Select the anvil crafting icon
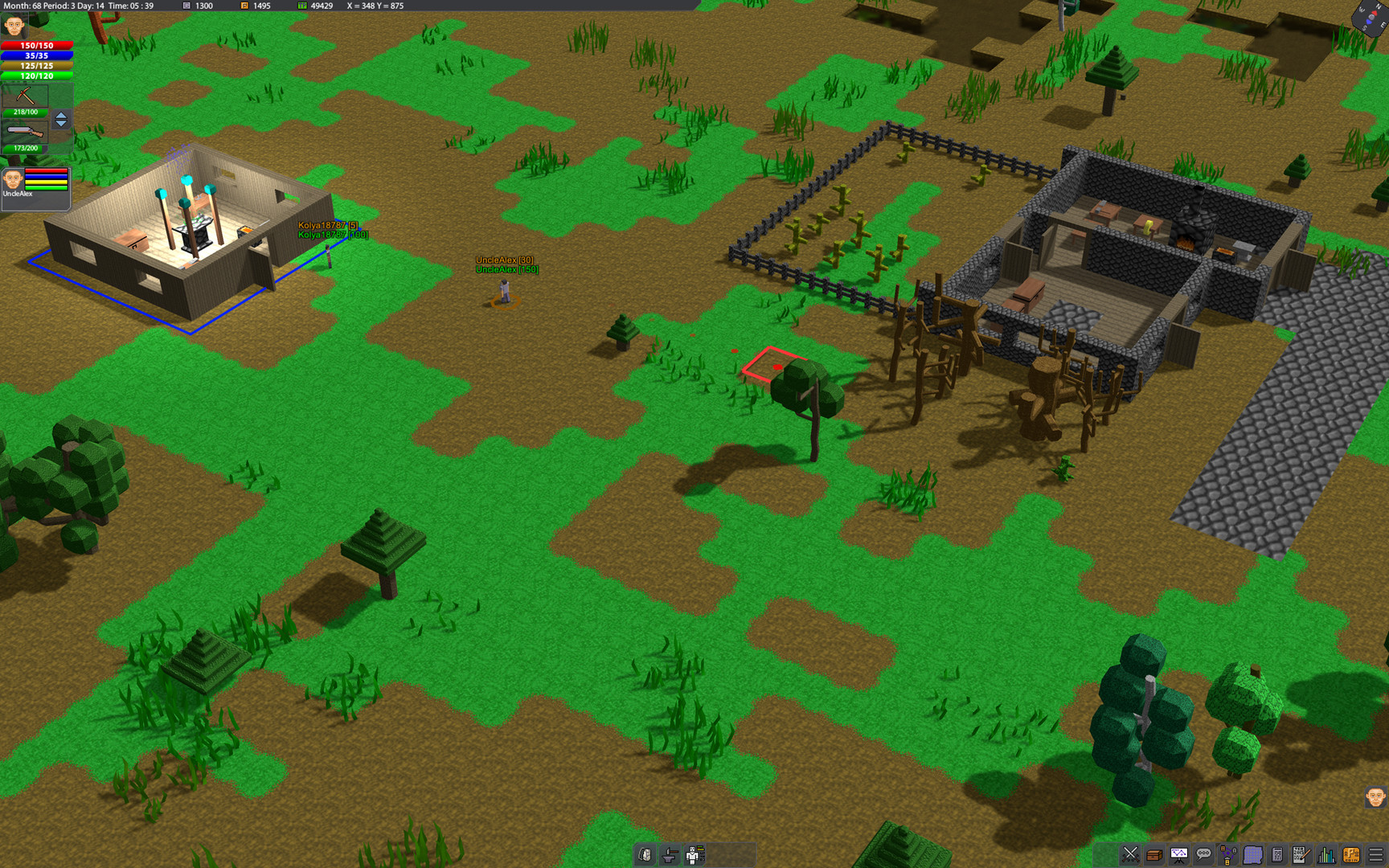The width and height of the screenshot is (1389, 868). pos(670,854)
